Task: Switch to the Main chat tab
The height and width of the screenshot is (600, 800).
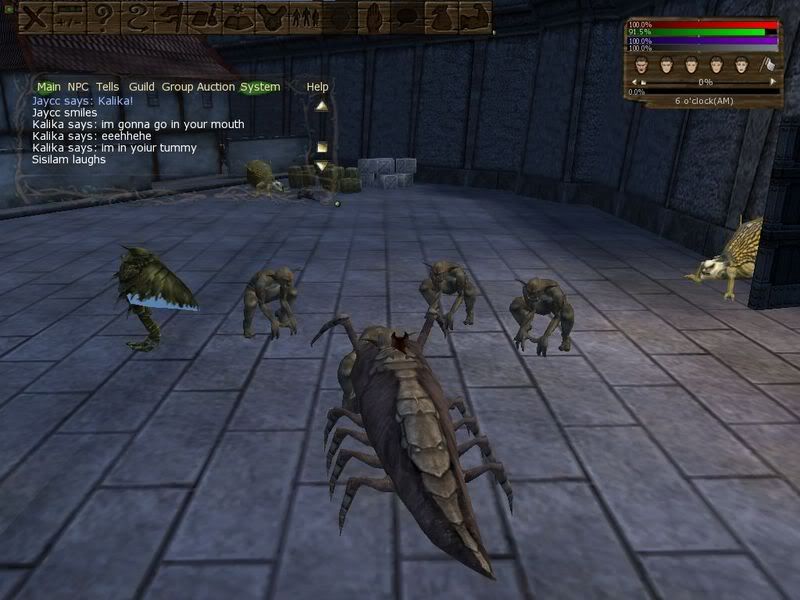Action: click(48, 87)
